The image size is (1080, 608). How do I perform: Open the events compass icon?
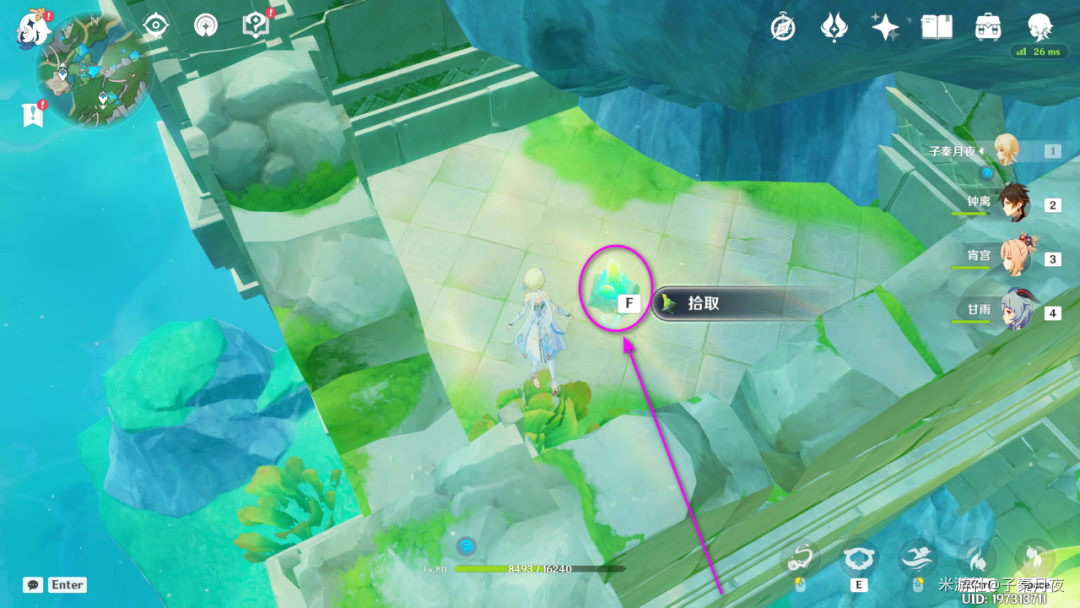coord(783,27)
